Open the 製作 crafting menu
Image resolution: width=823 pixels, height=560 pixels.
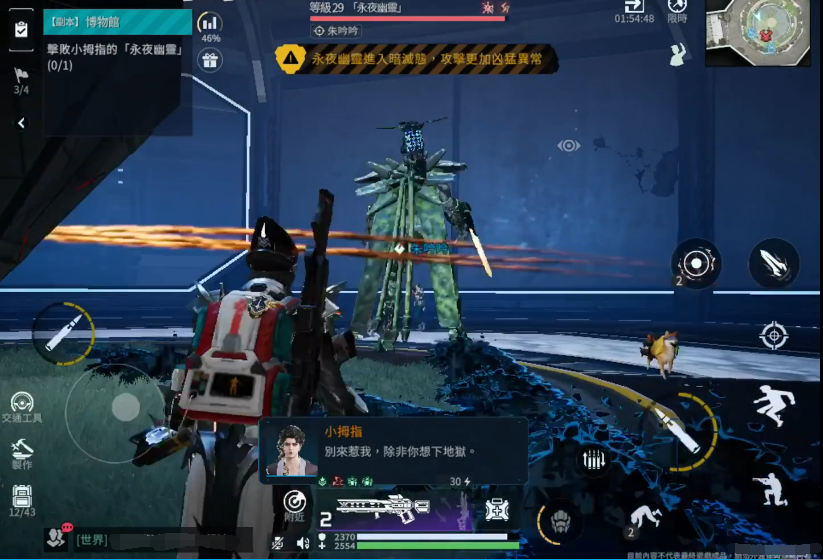(21, 451)
